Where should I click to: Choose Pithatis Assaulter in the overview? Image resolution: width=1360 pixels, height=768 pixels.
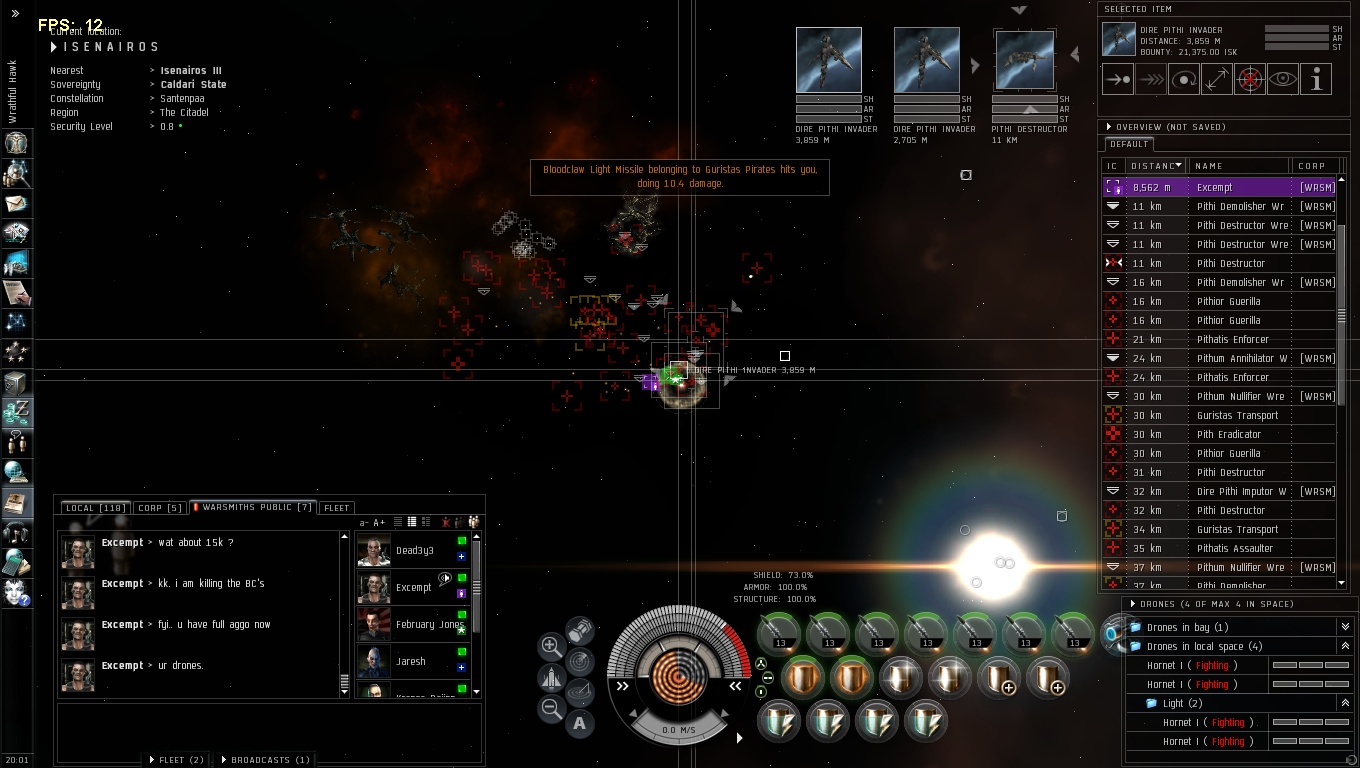(x=1234, y=549)
